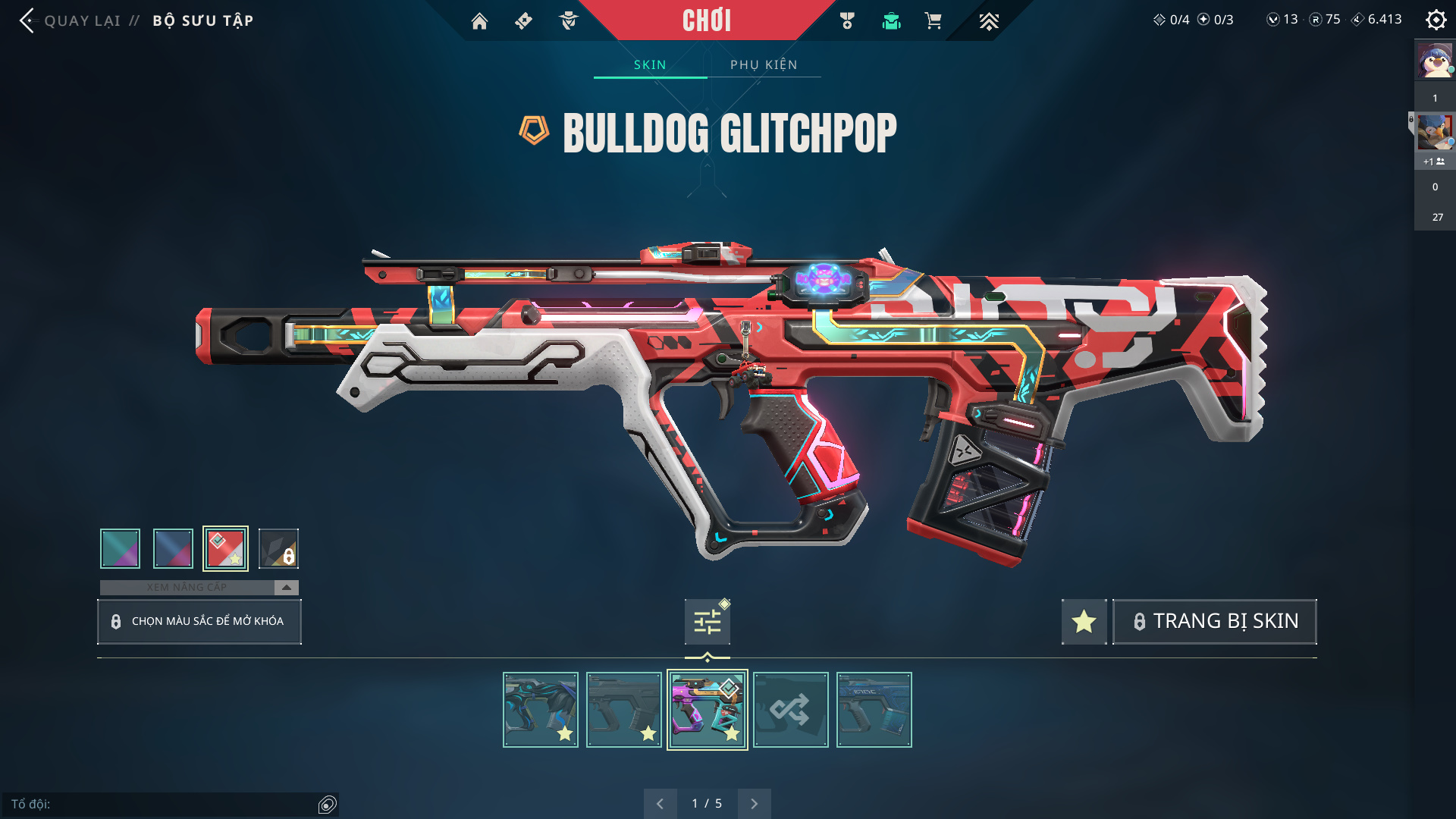Select the locked black-gold color variant
Image resolution: width=1456 pixels, height=819 pixels.
coord(278,548)
